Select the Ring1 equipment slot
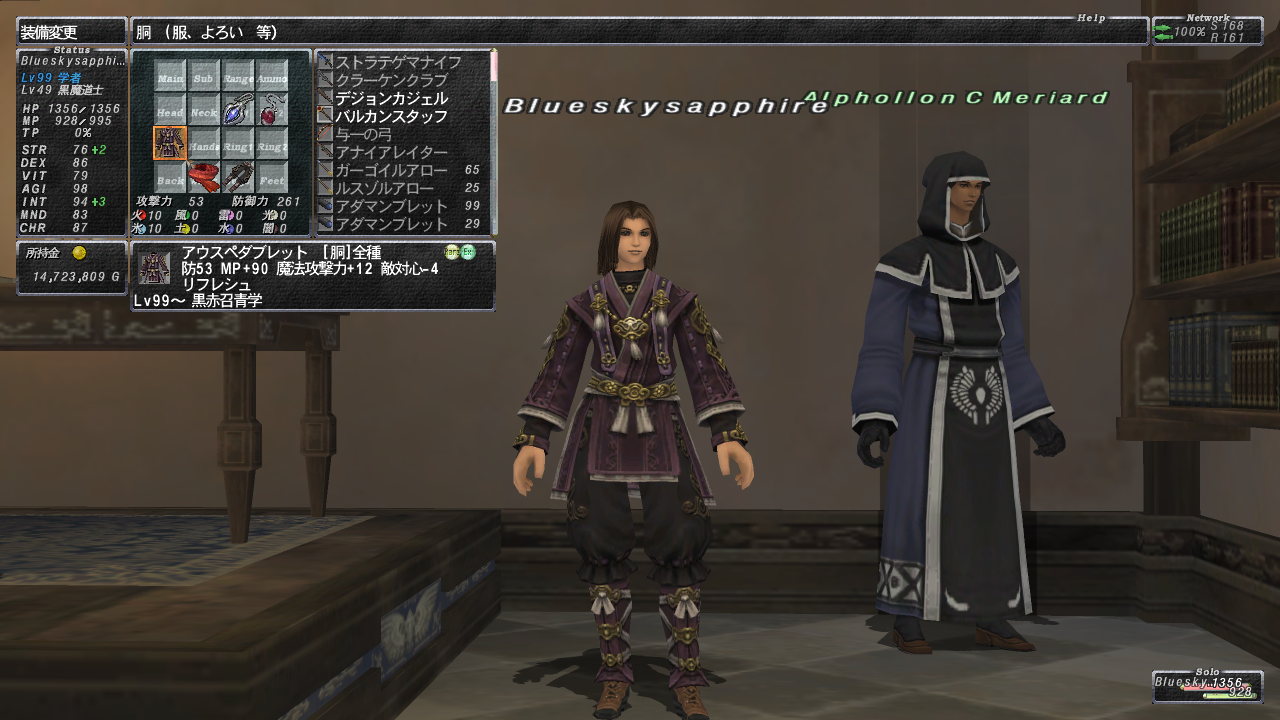The image size is (1280, 720). 238,145
